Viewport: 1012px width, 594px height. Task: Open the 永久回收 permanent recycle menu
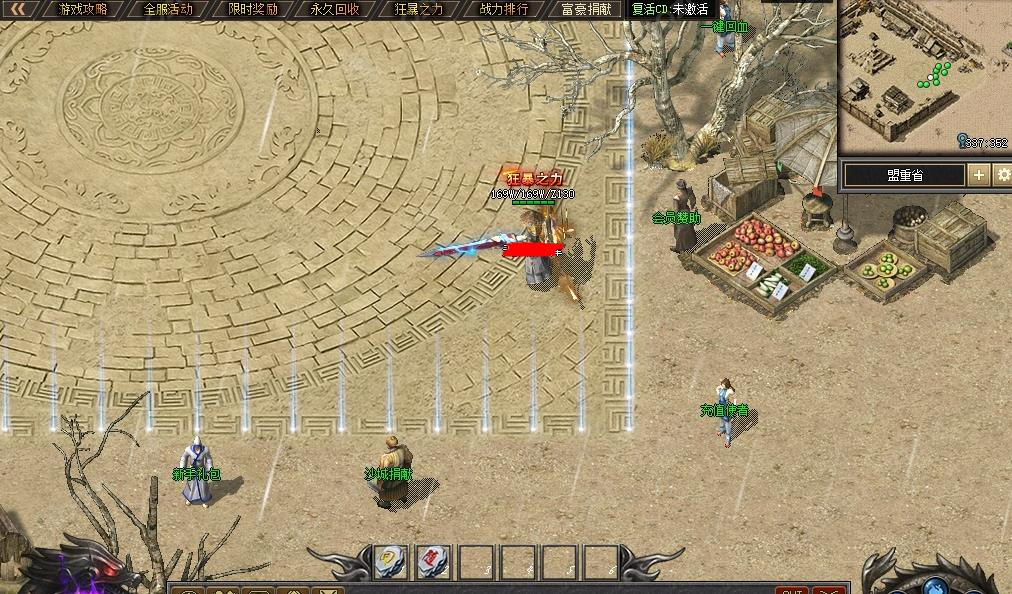tap(335, 9)
